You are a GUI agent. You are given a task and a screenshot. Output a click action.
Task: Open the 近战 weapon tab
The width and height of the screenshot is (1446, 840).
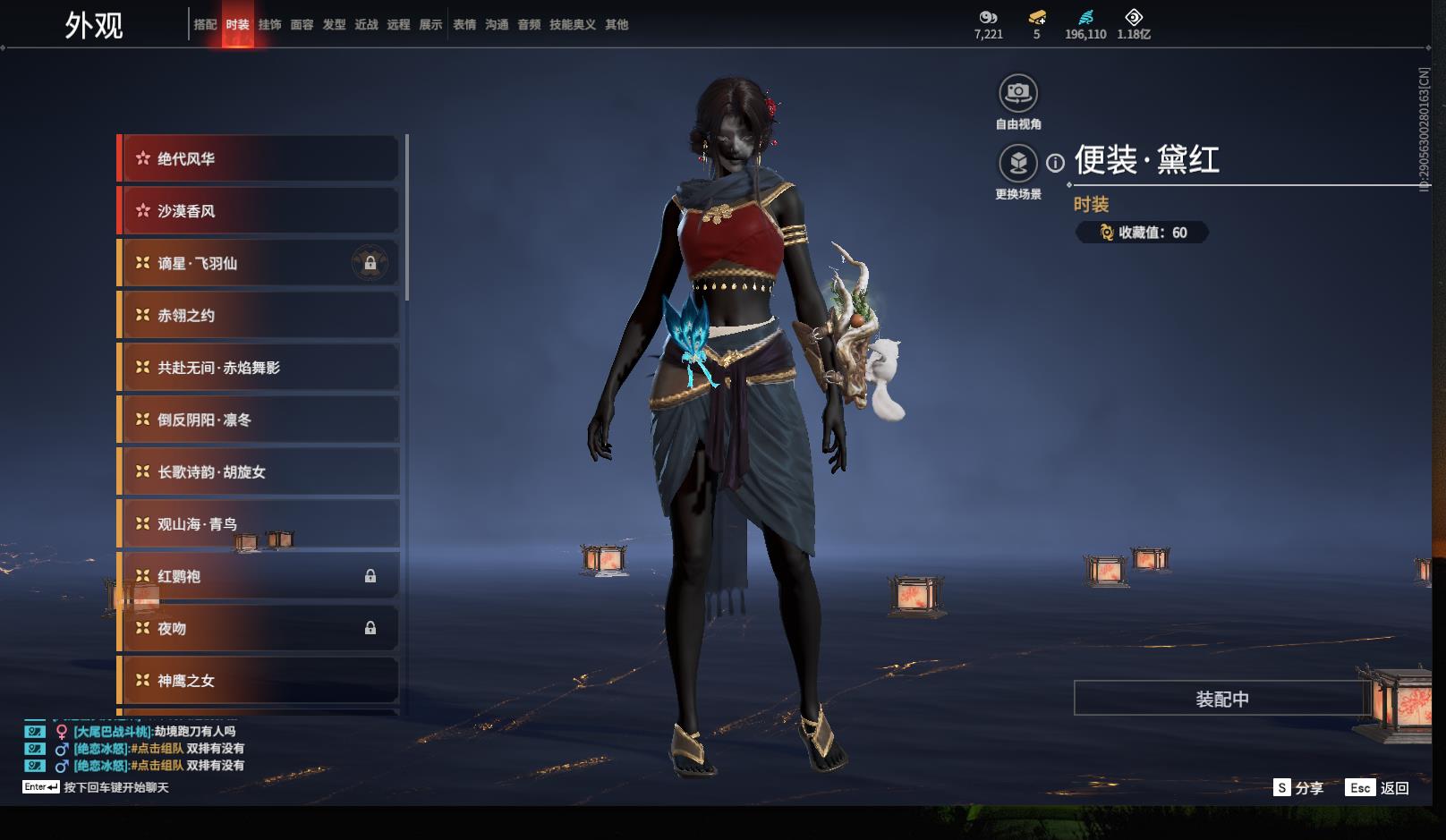(x=366, y=25)
